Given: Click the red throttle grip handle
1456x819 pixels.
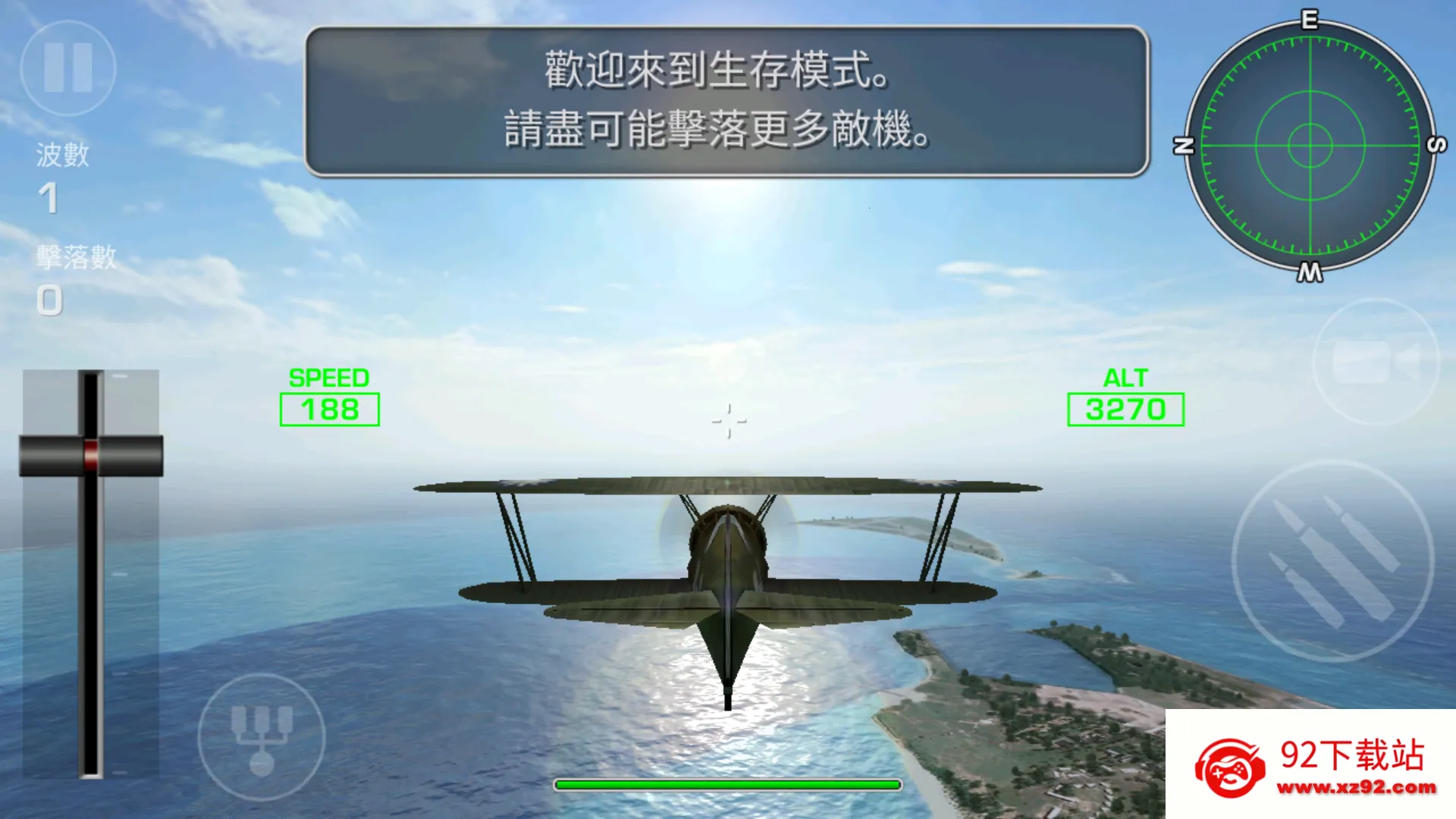Looking at the screenshot, I should pyautogui.click(x=91, y=455).
